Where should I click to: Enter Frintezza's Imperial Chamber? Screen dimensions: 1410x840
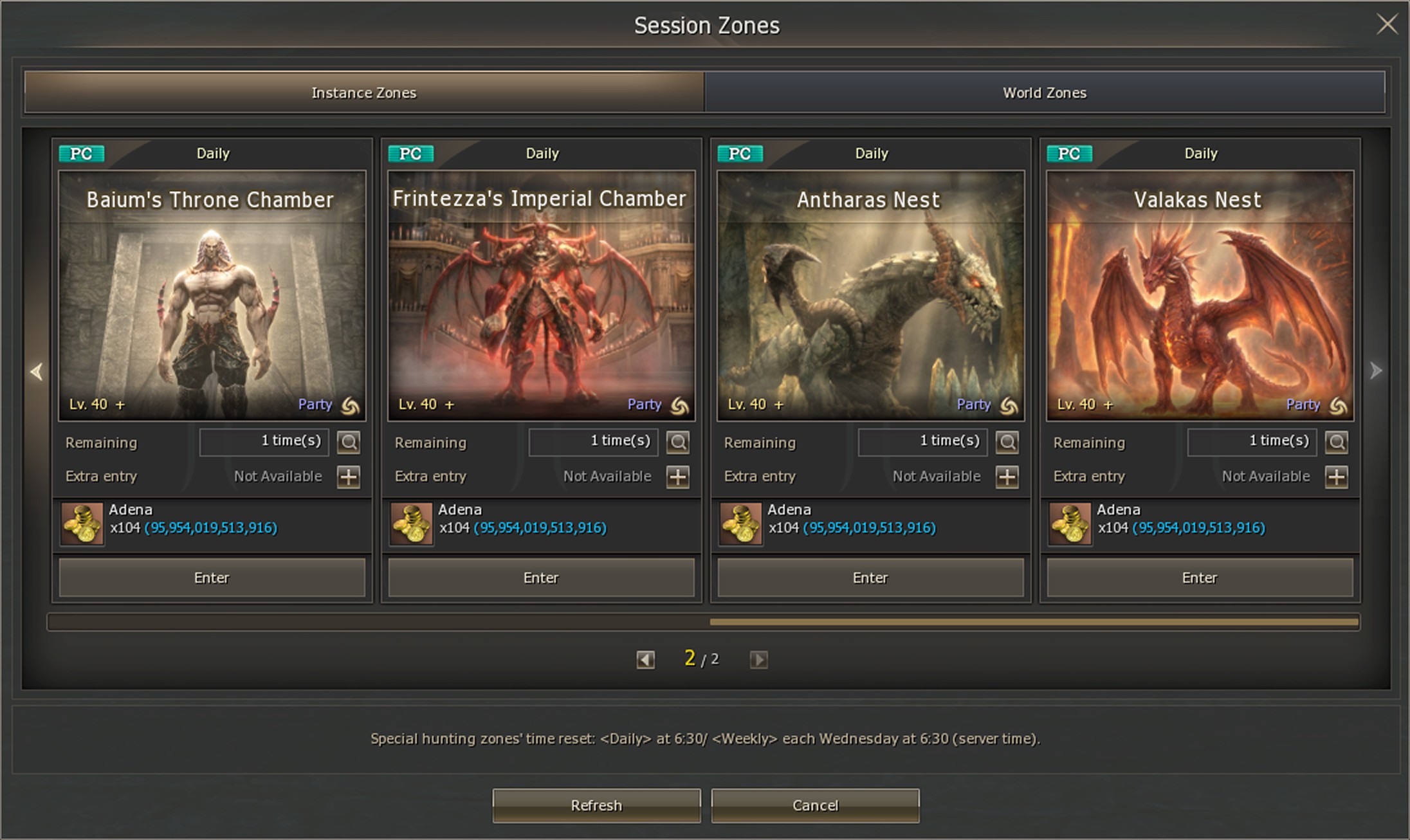pos(541,578)
